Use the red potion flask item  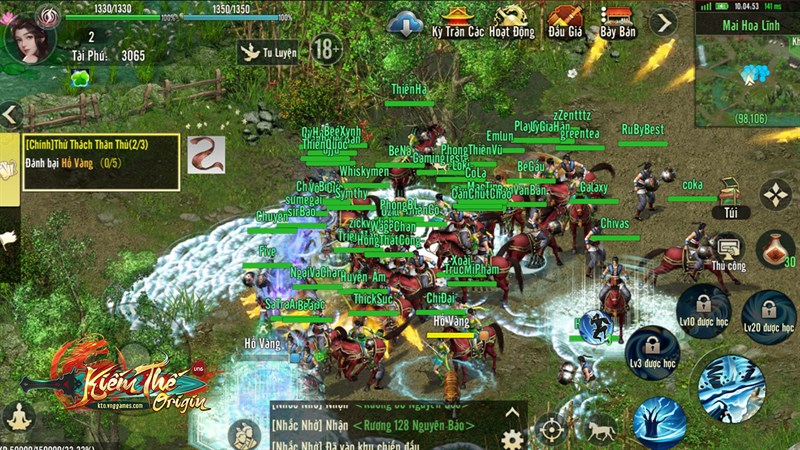tap(777, 249)
